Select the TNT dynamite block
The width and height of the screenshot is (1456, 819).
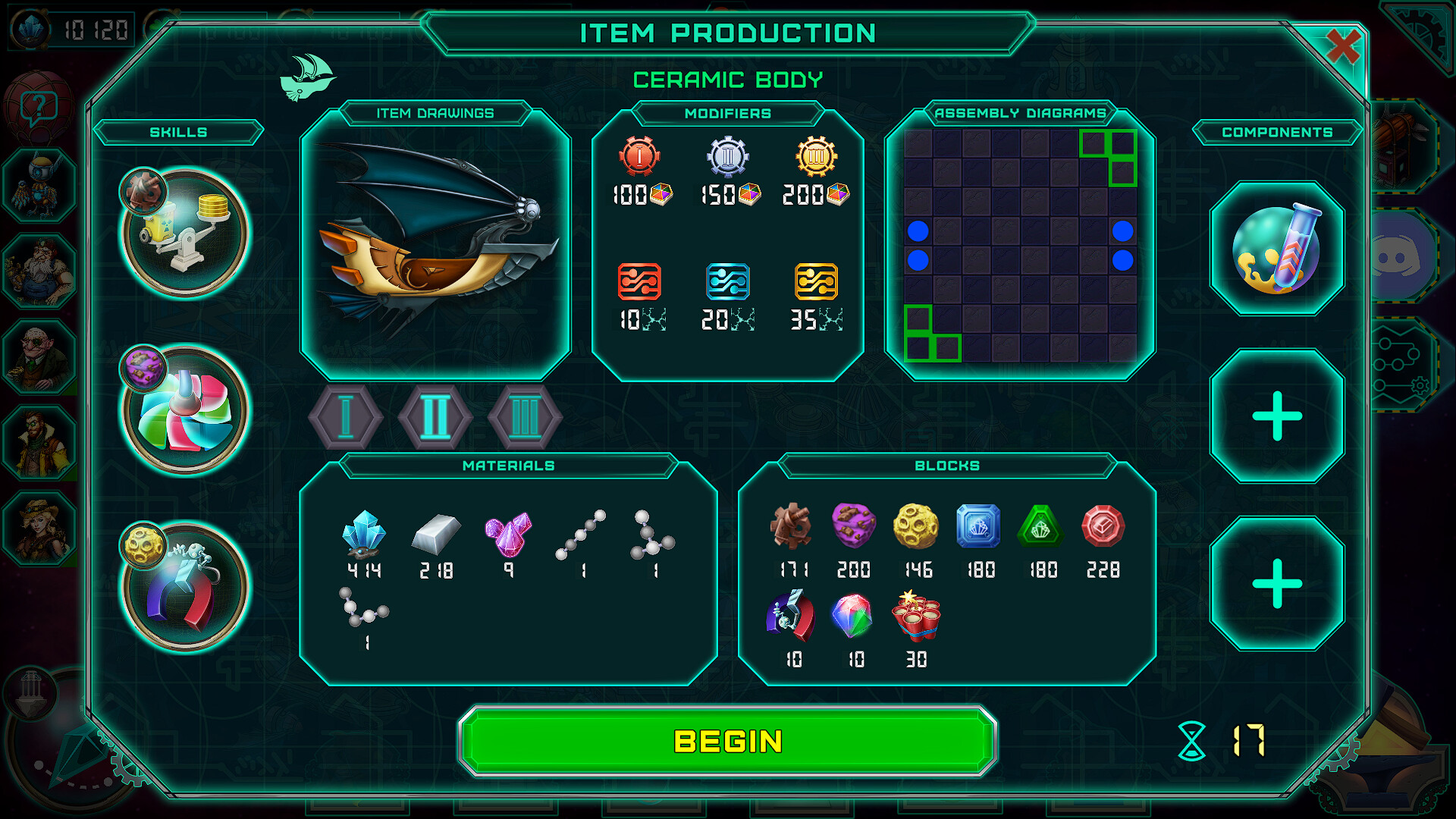(x=917, y=620)
